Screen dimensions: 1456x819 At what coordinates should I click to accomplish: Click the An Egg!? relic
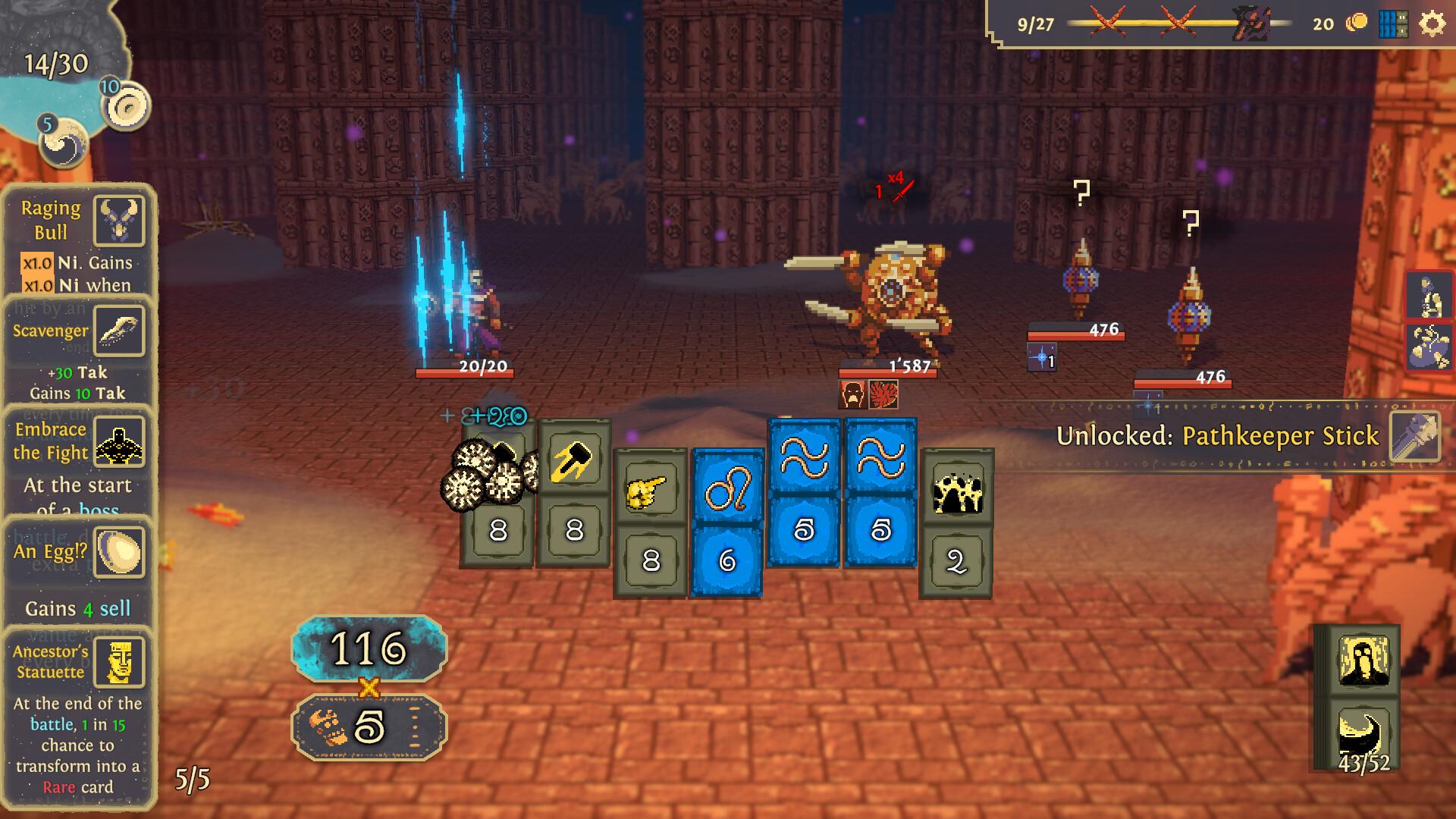119,551
